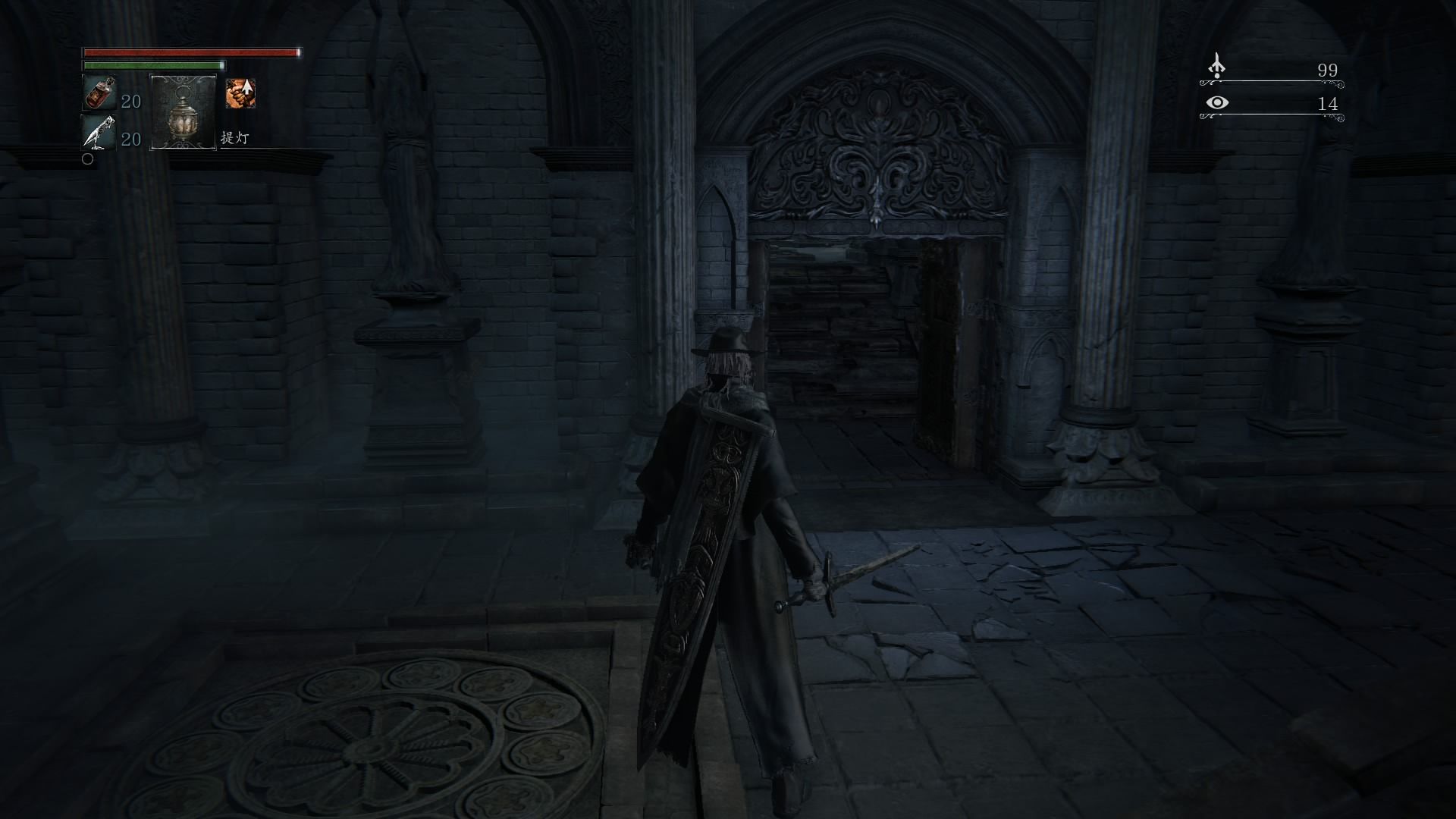
Task: Select the blood vial slot
Action: (99, 93)
